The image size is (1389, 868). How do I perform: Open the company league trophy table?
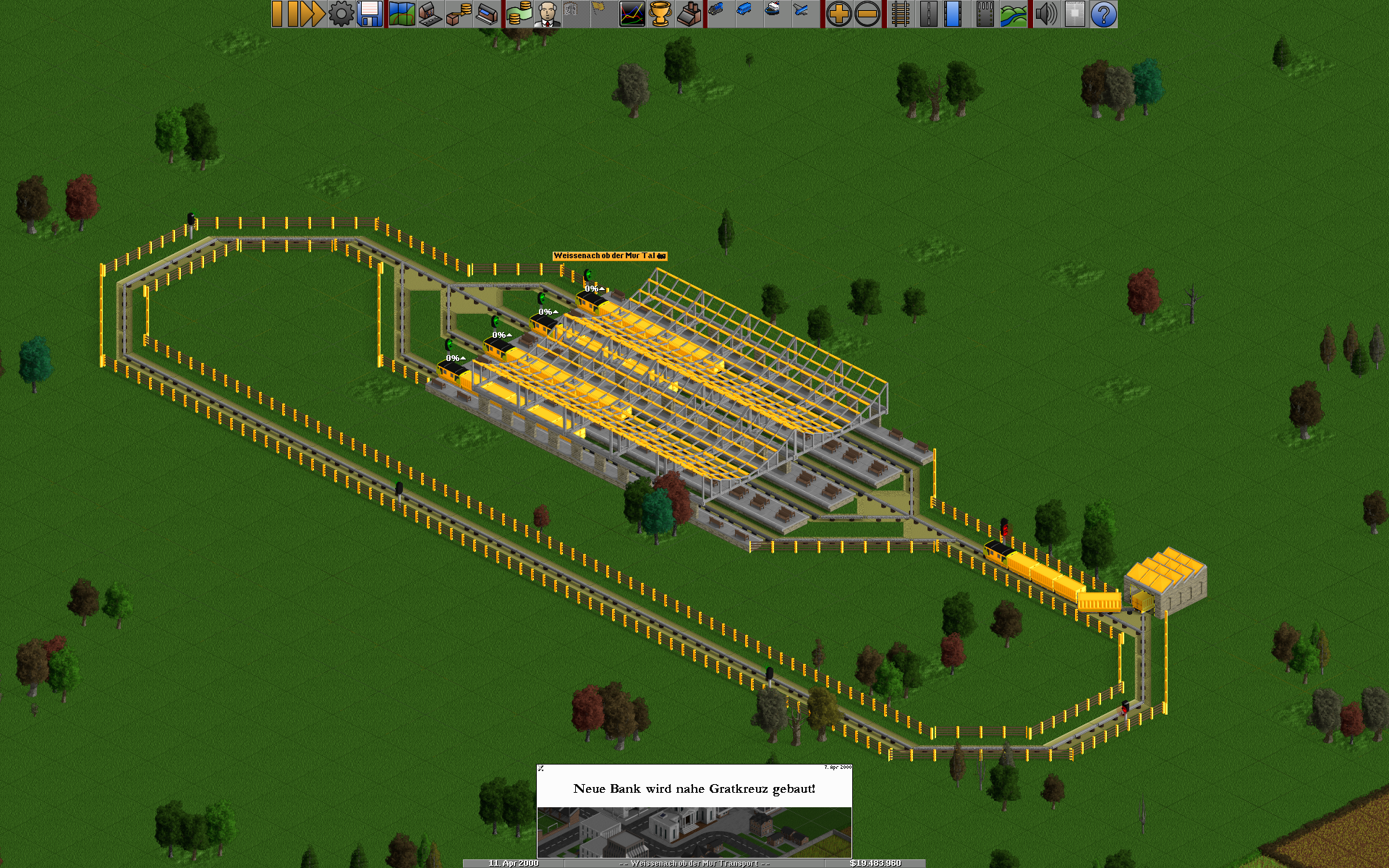(660, 14)
